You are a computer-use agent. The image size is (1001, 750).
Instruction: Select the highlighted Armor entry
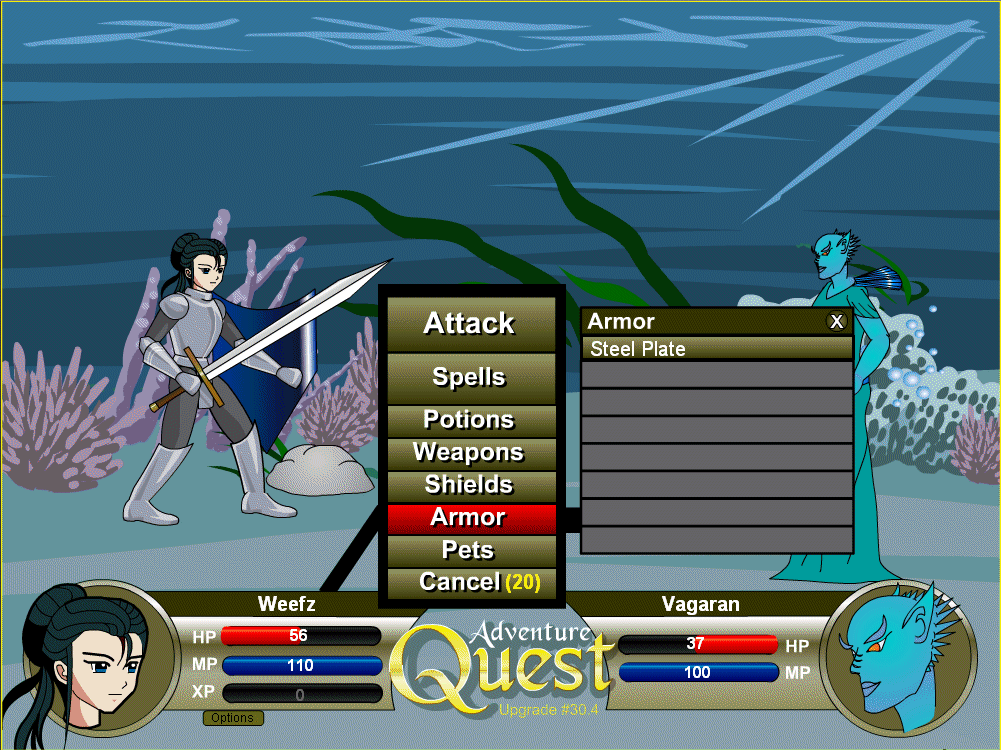pos(470,518)
